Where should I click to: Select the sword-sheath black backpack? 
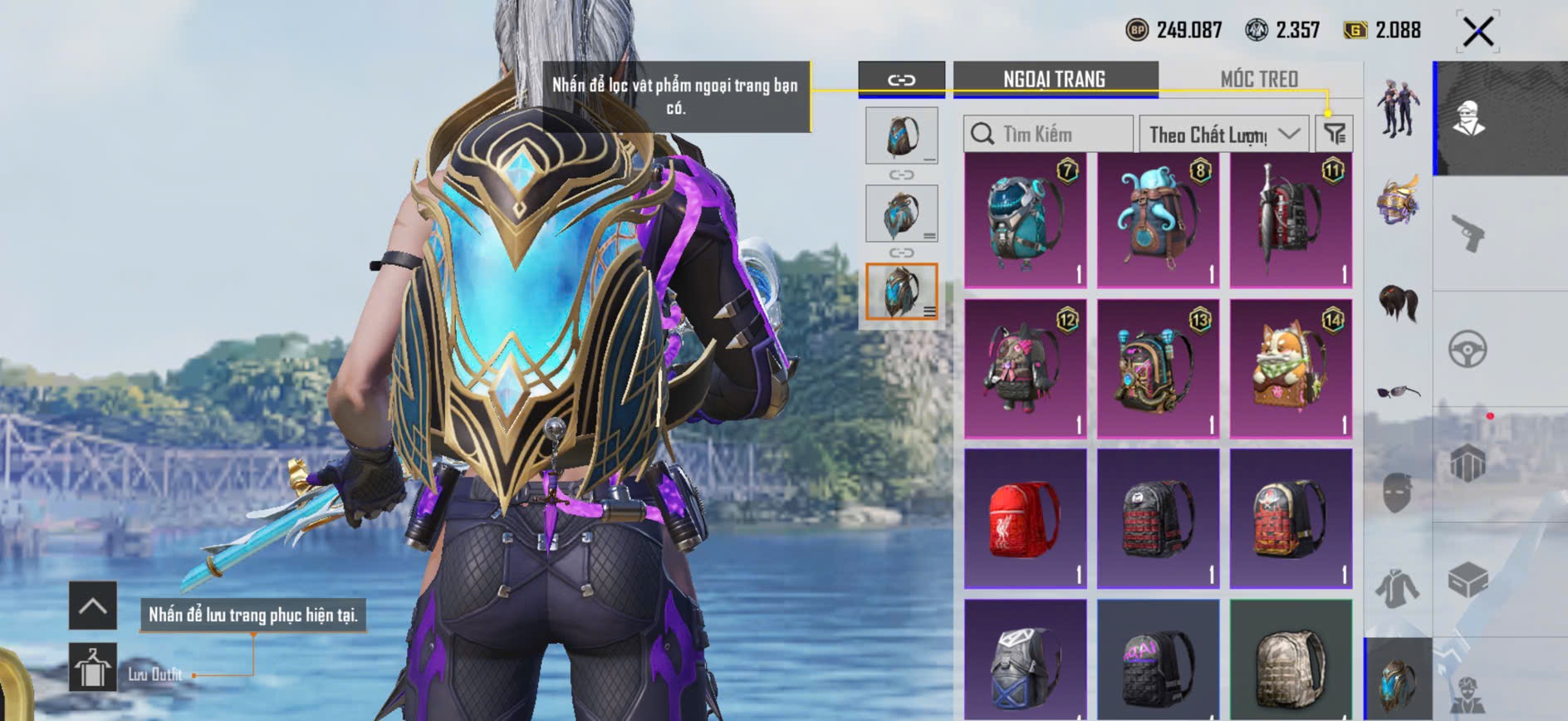tap(1291, 220)
